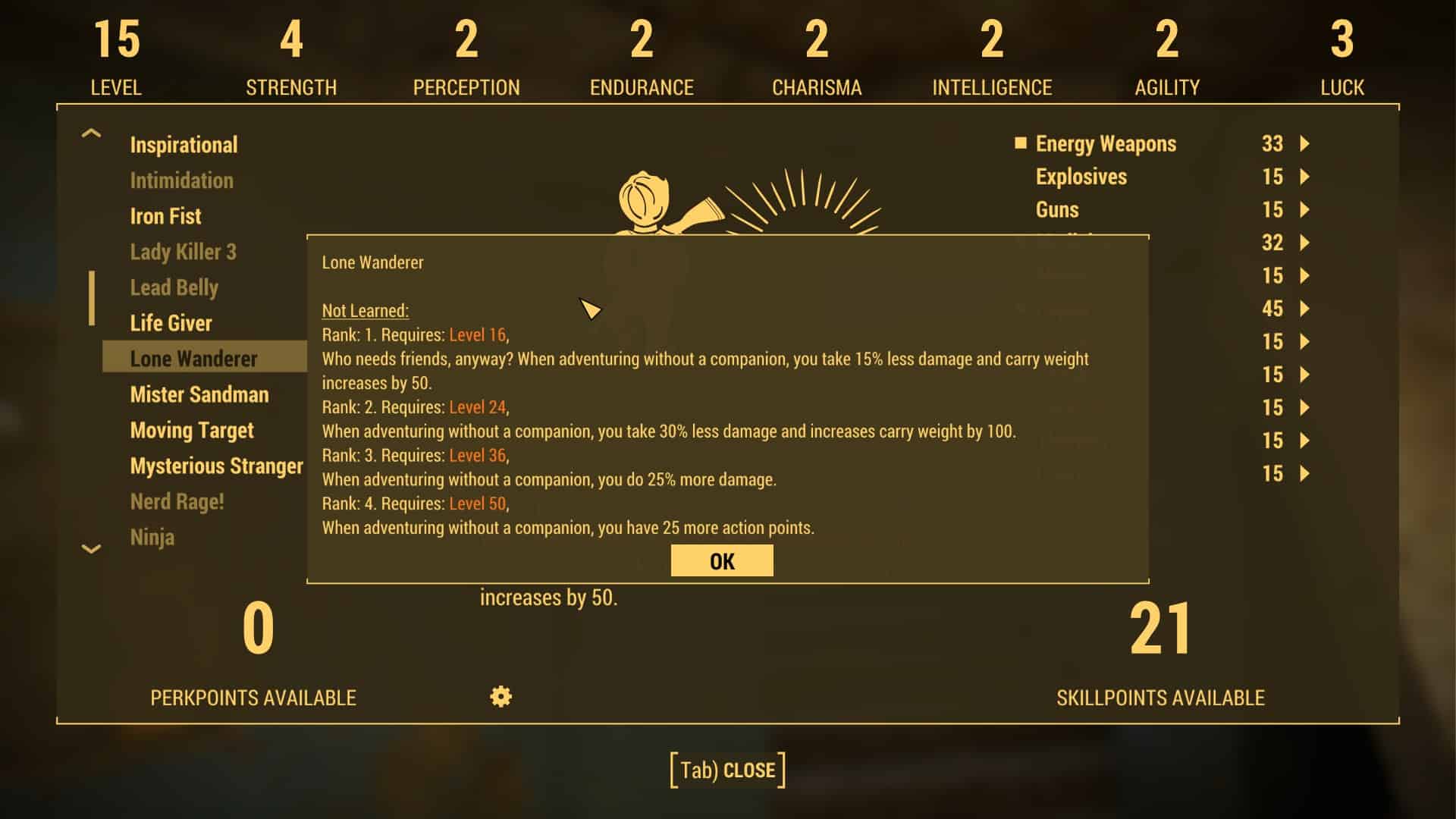Increase the Energy Weapons skill with its arrow
Screen dimensions: 1456x819
pyautogui.click(x=1304, y=143)
